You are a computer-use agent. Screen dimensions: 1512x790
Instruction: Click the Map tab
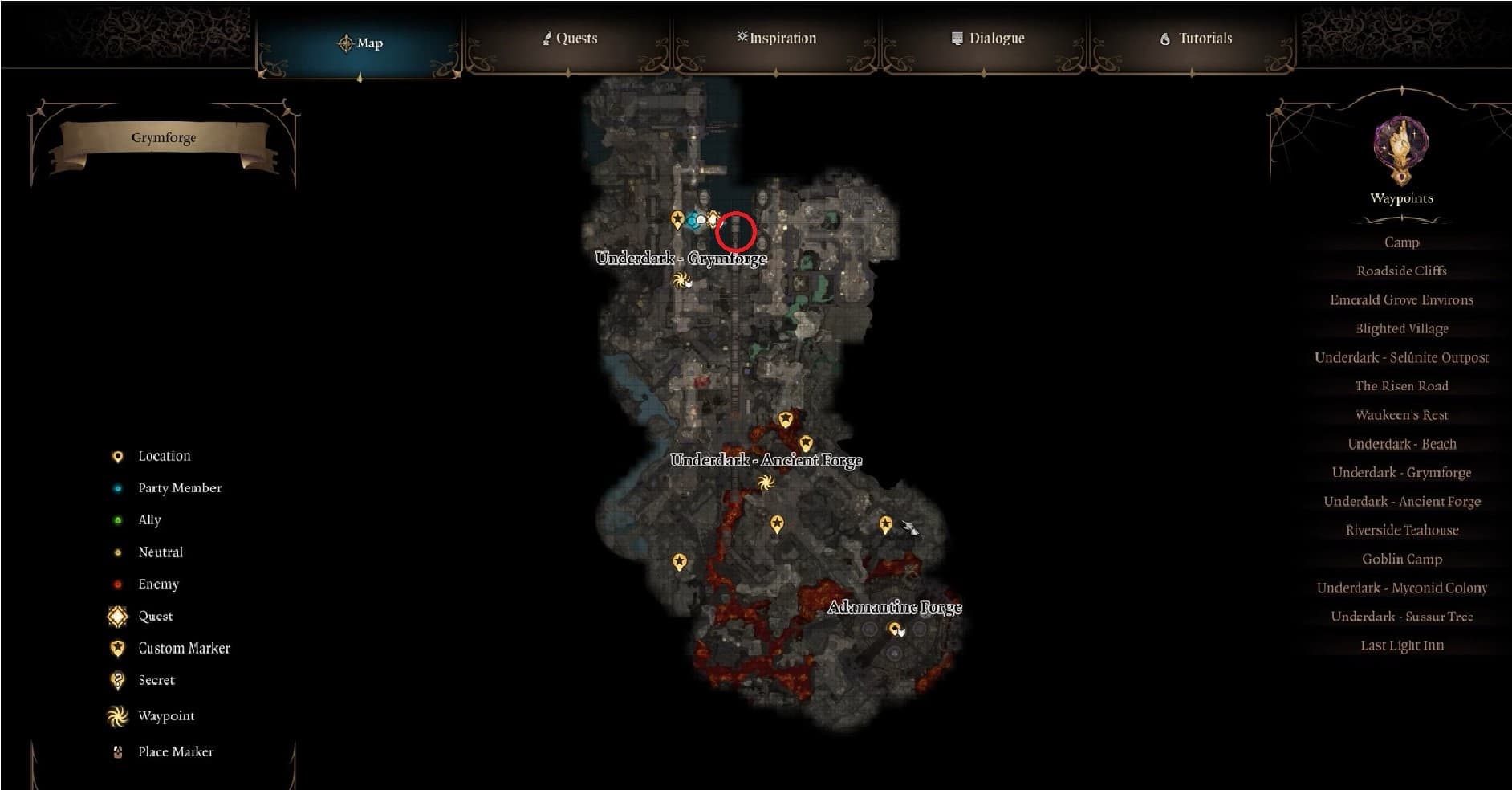click(x=360, y=43)
